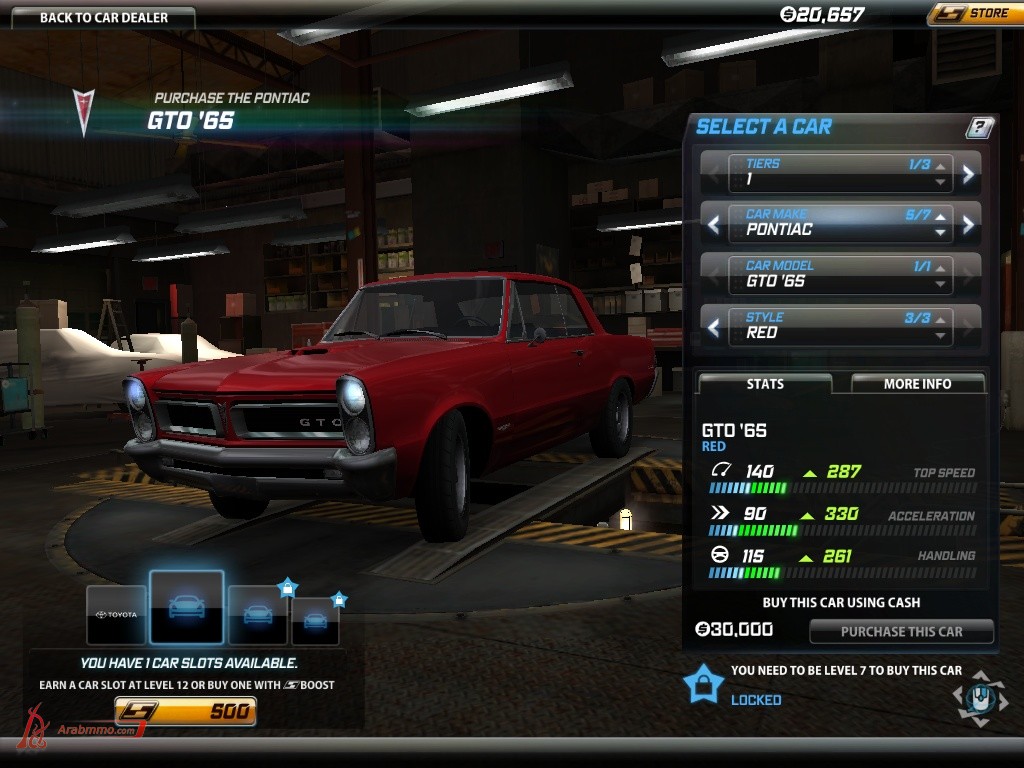This screenshot has height=768, width=1024.
Task: Open the help question mark button
Action: click(980, 127)
